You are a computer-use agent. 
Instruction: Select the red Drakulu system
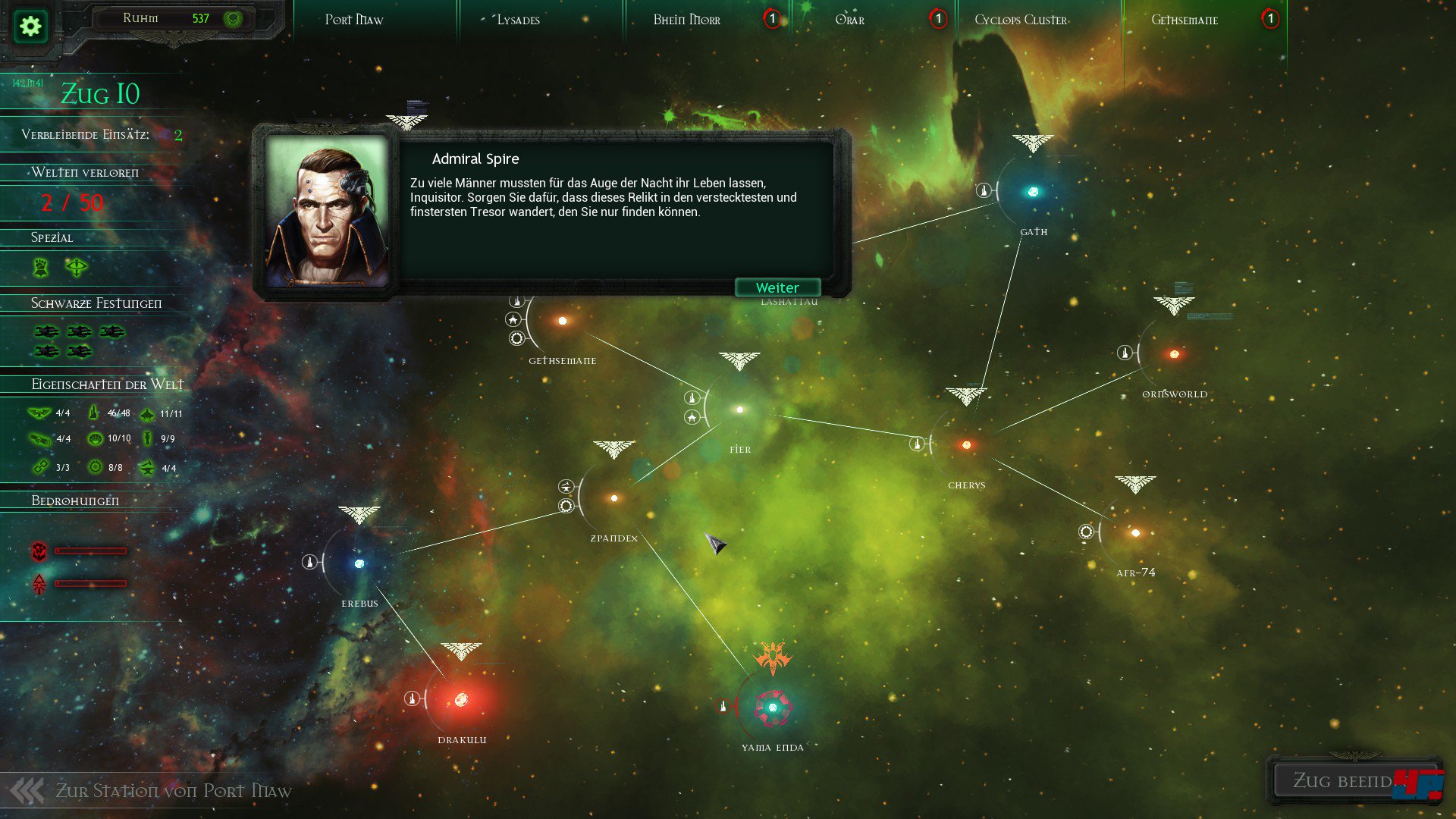tap(461, 699)
